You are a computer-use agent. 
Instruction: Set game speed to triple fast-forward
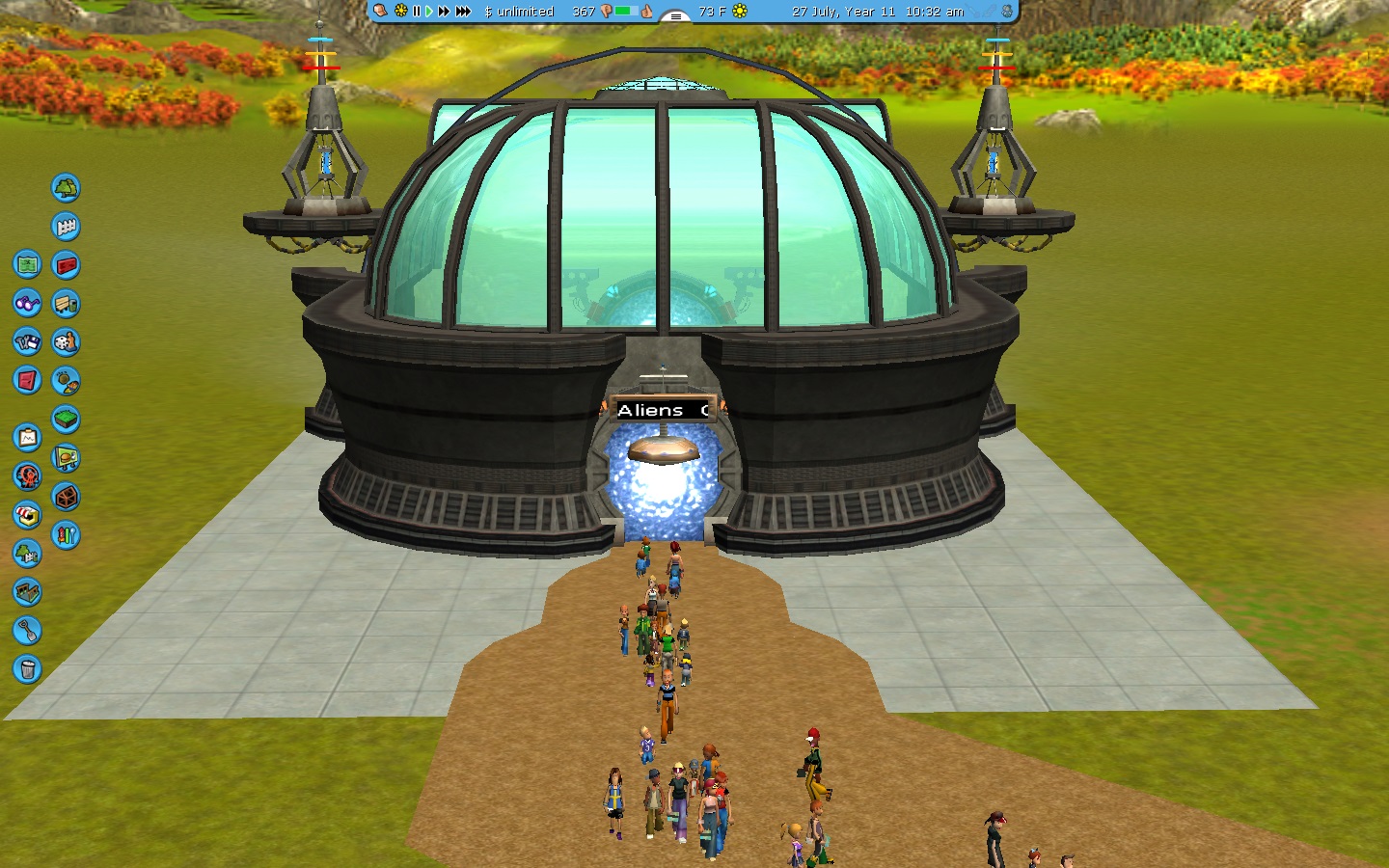tap(463, 12)
